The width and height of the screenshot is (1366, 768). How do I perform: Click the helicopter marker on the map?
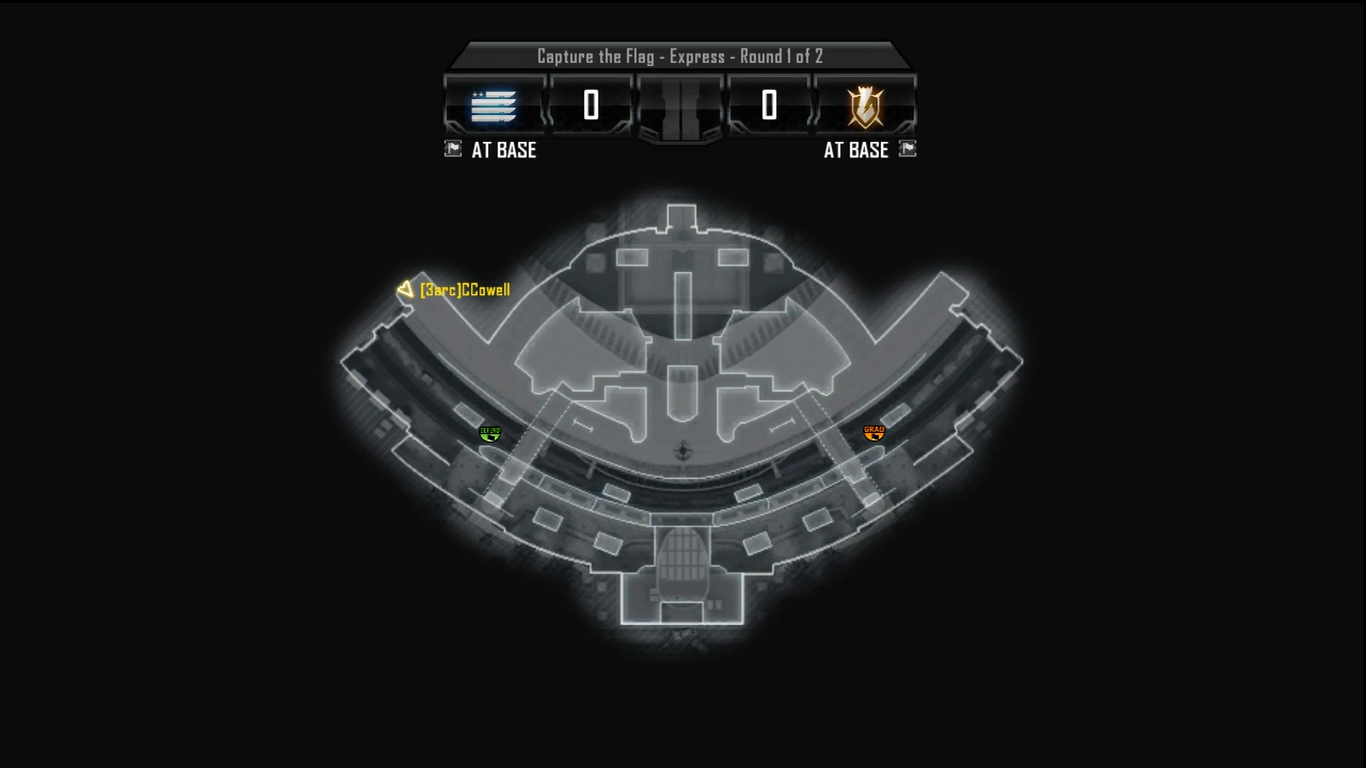pyautogui.click(x=683, y=451)
